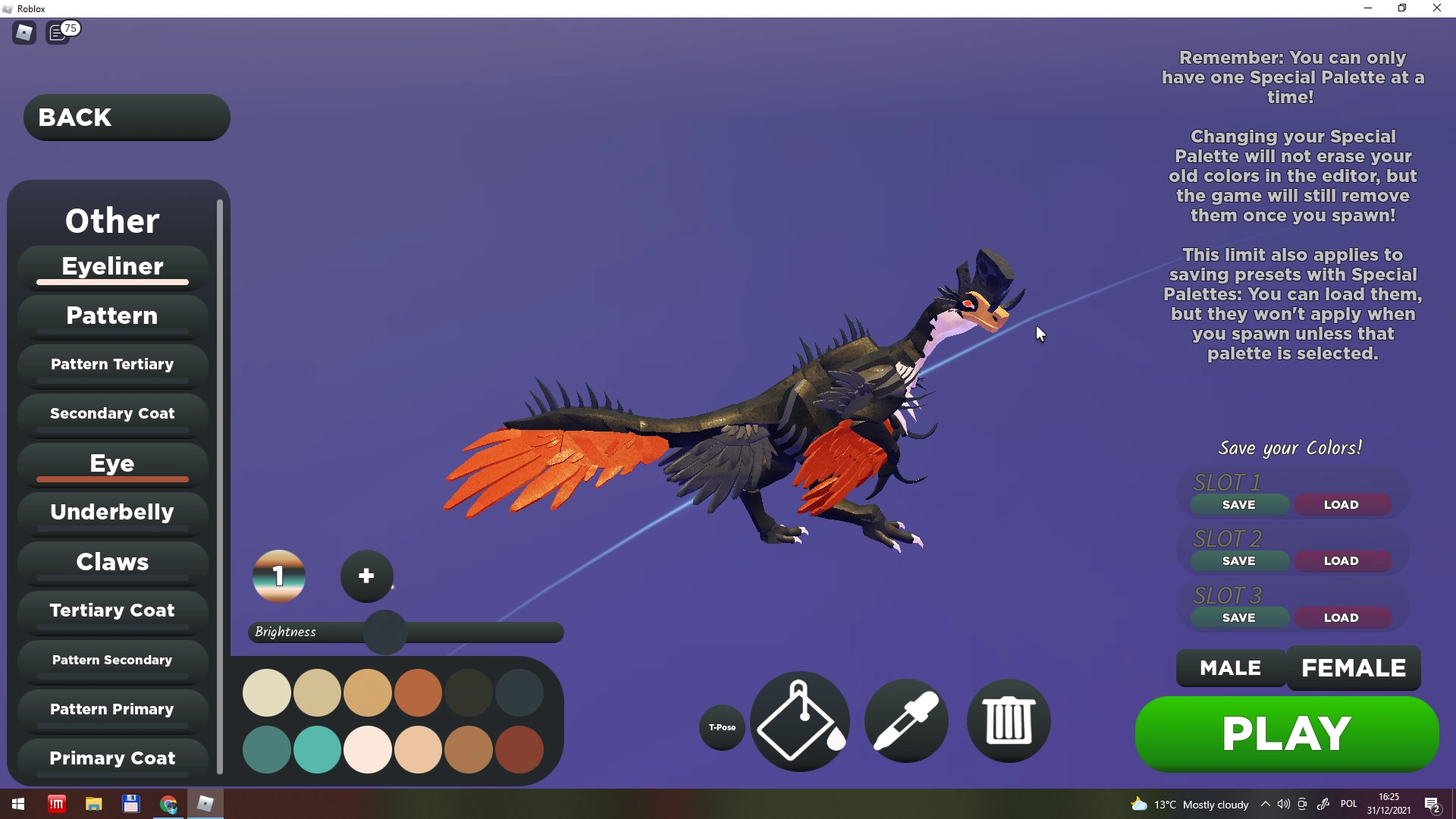Select palette slot 1 gradient circle
This screenshot has height=819, width=1456.
[278, 576]
